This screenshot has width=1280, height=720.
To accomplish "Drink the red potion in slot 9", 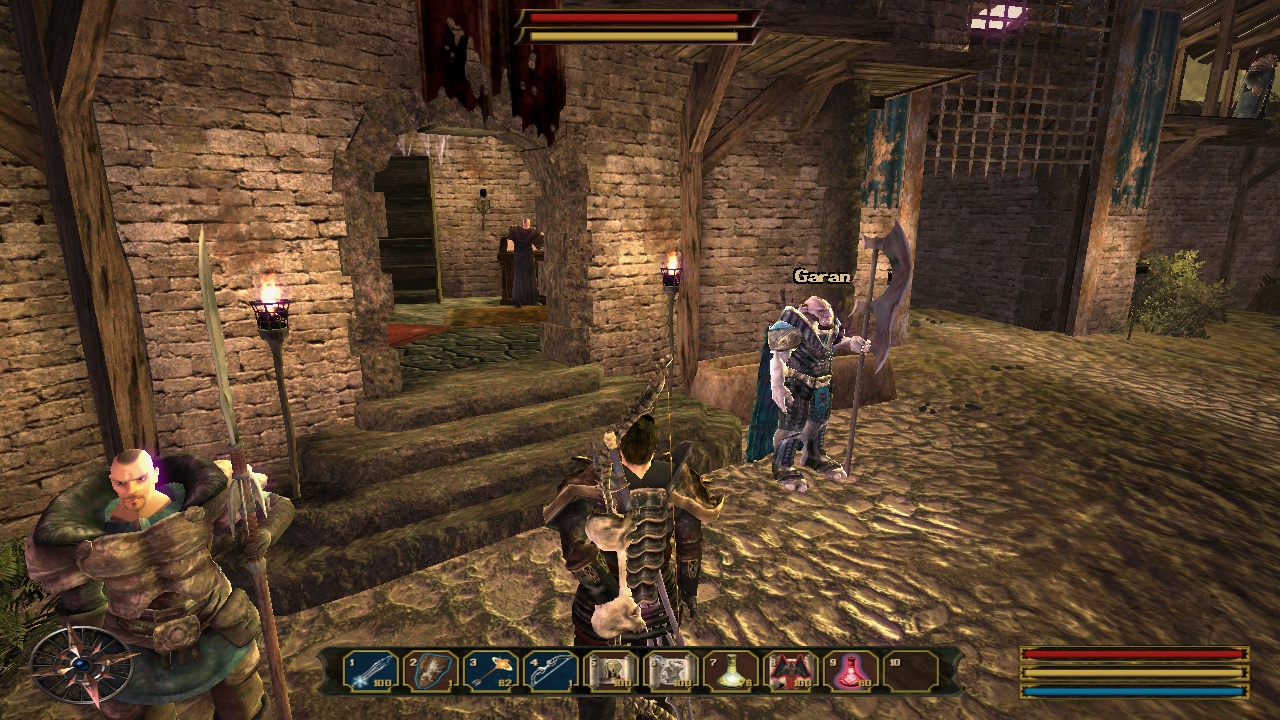I will pyautogui.click(x=852, y=671).
